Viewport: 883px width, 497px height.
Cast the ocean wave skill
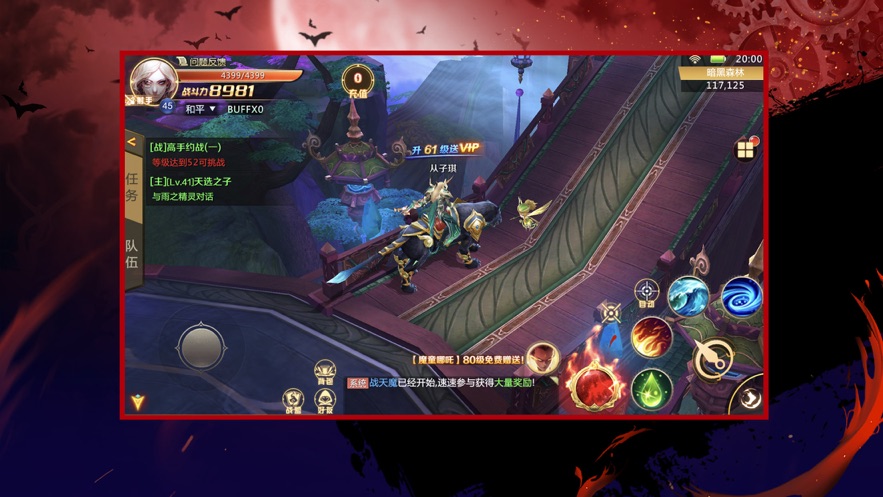click(689, 297)
